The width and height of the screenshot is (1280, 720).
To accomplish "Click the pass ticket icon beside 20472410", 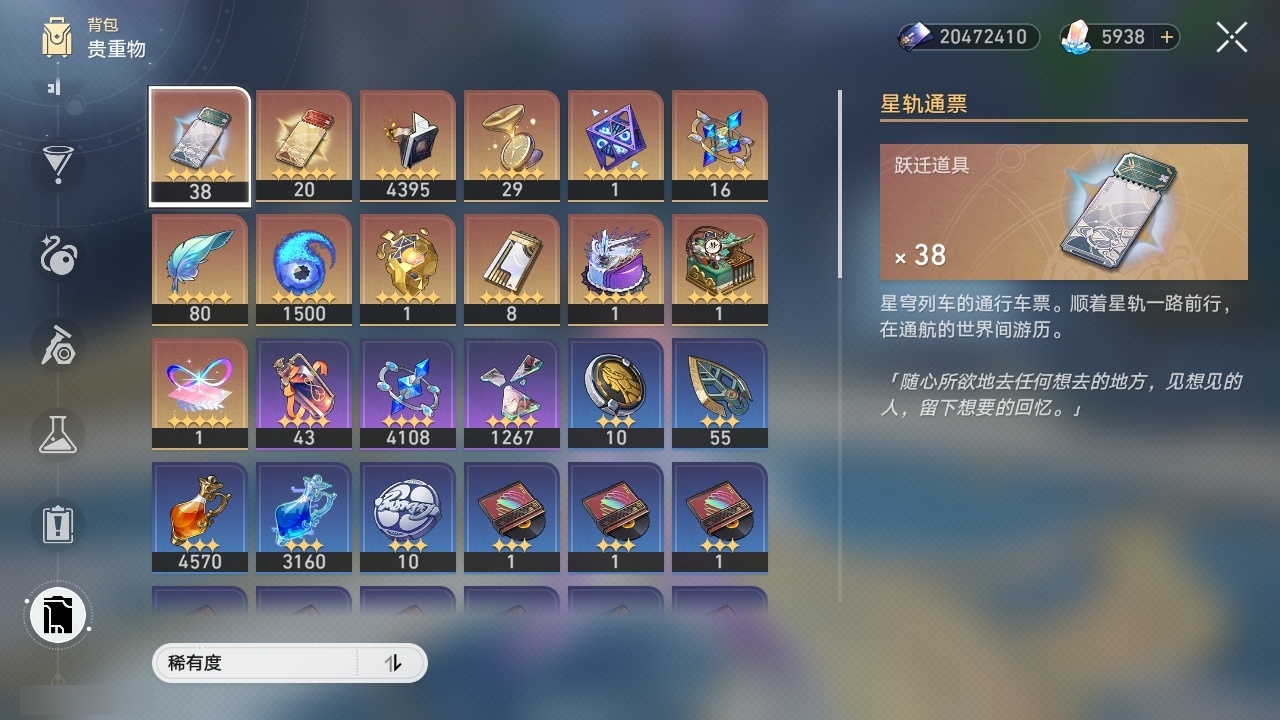I will coord(915,36).
